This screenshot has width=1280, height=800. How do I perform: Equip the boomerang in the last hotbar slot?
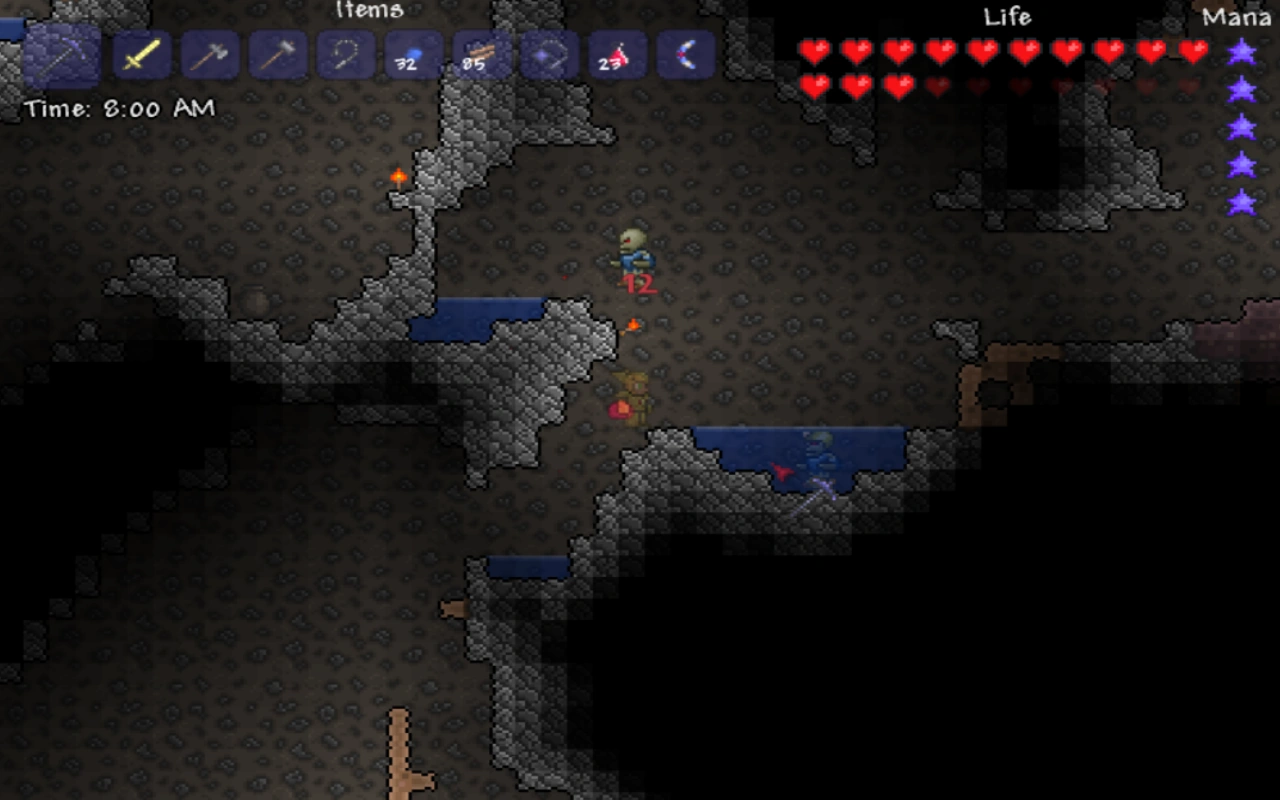coord(685,55)
